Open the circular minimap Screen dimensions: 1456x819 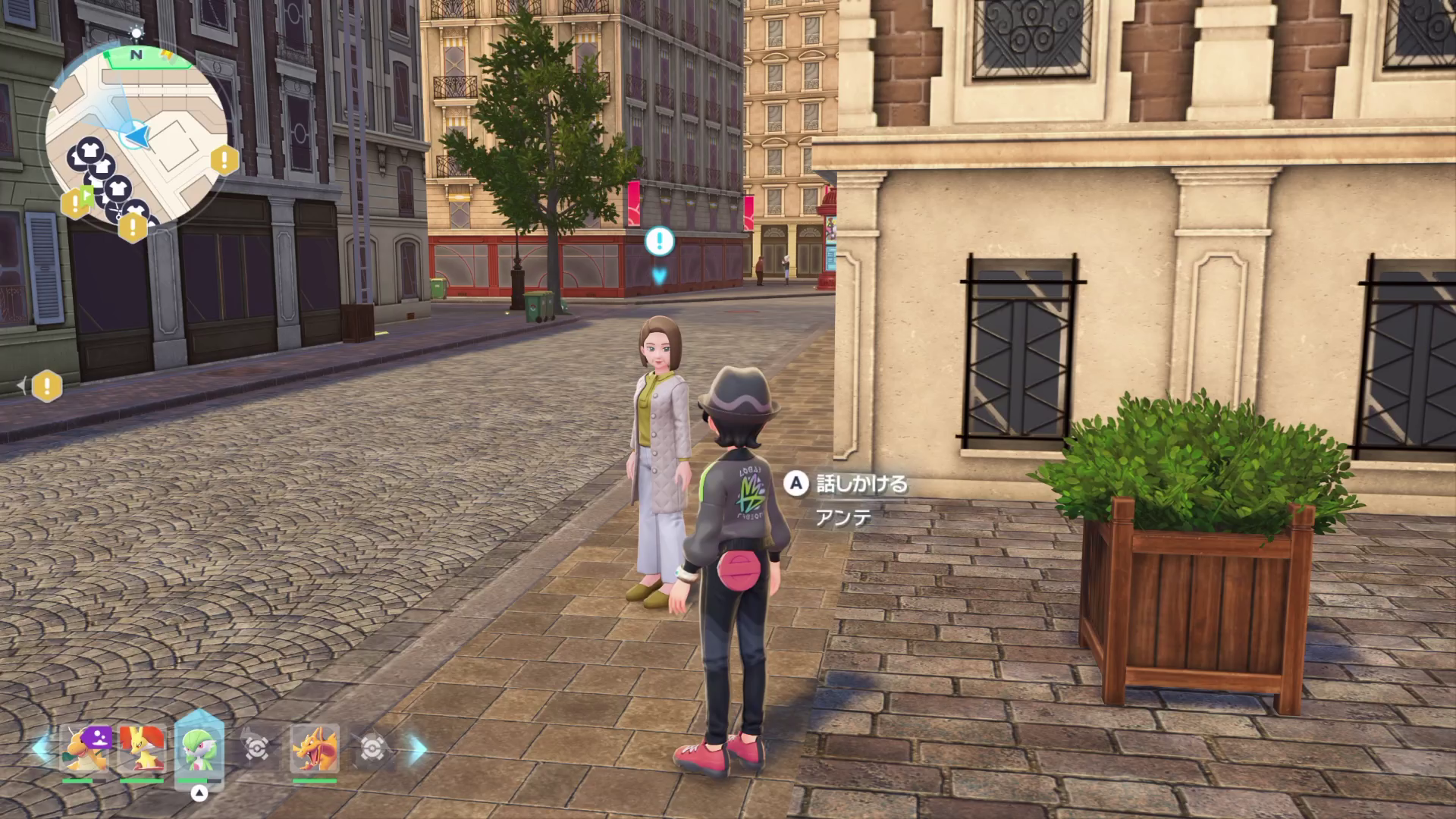click(x=136, y=136)
